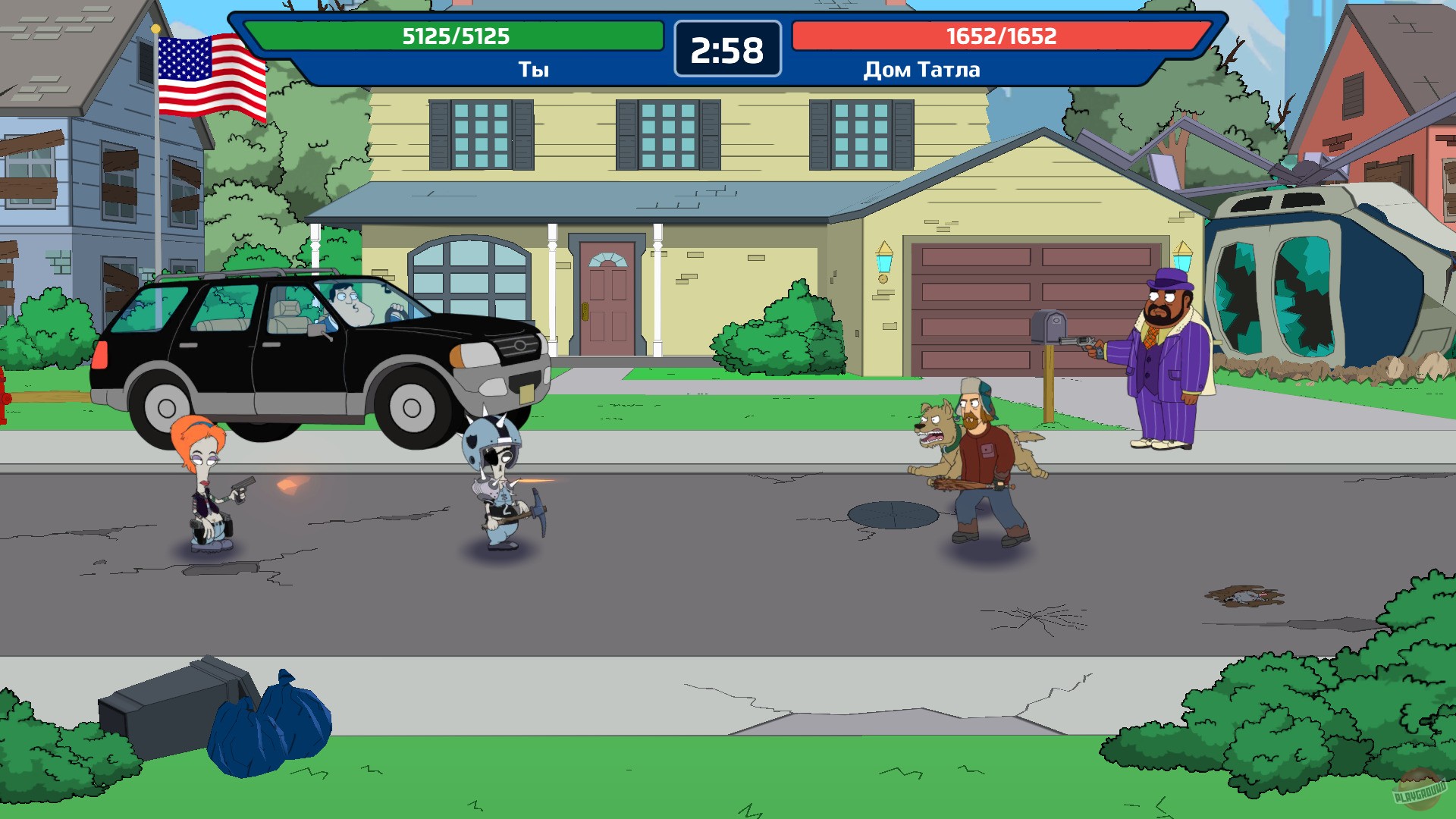The image size is (1456, 819).
Task: Click the enemy team label Дом Татла
Action: pos(920,71)
